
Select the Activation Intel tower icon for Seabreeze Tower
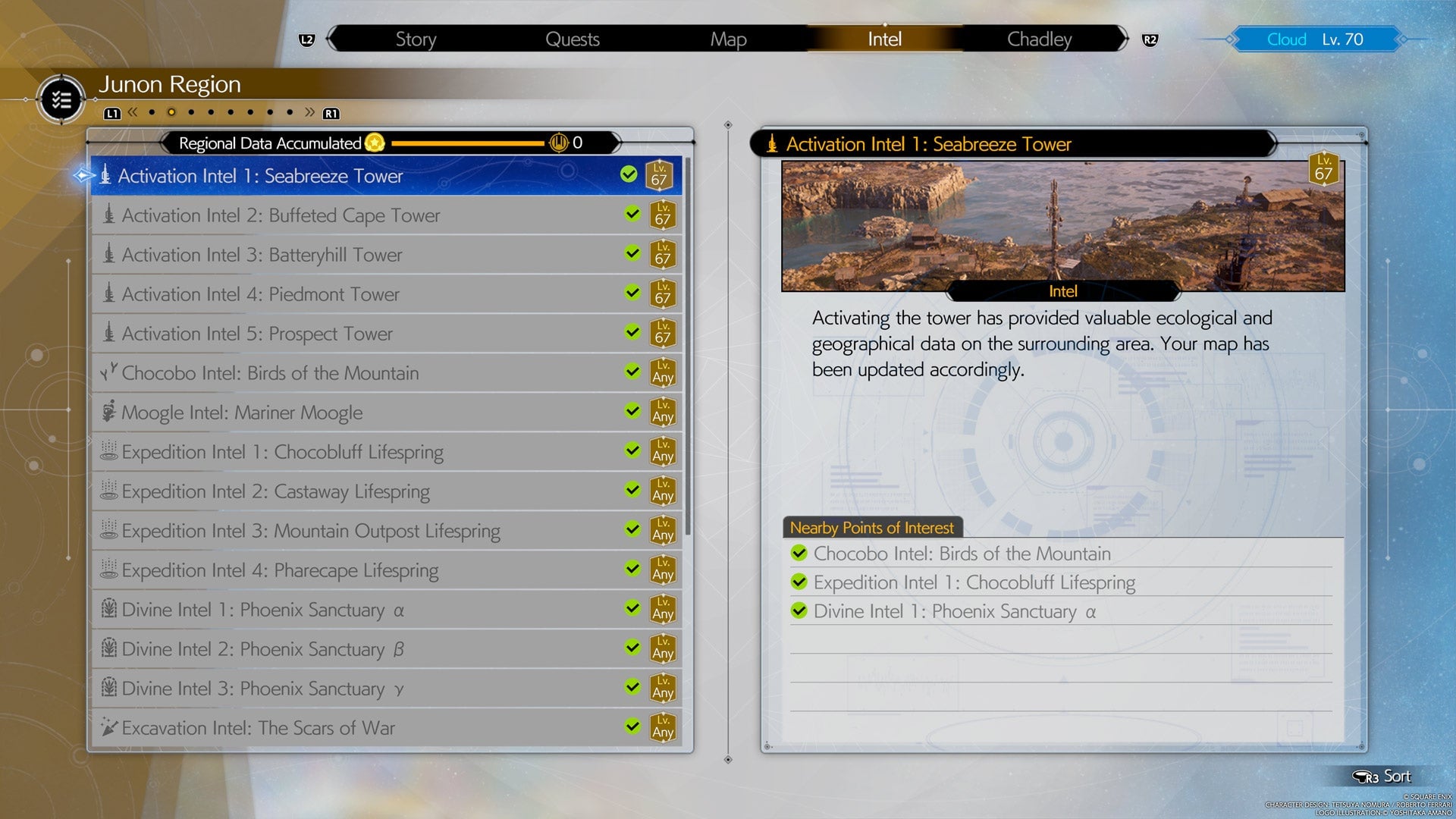pos(105,176)
